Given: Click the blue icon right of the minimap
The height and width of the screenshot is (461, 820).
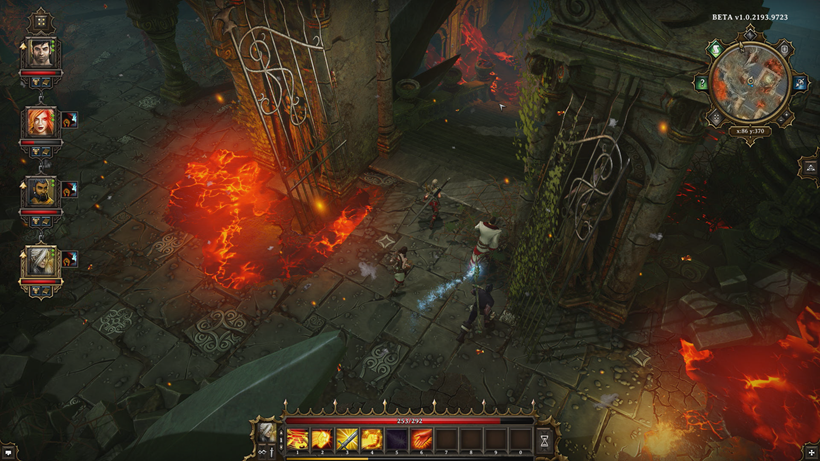Looking at the screenshot, I should tap(799, 84).
